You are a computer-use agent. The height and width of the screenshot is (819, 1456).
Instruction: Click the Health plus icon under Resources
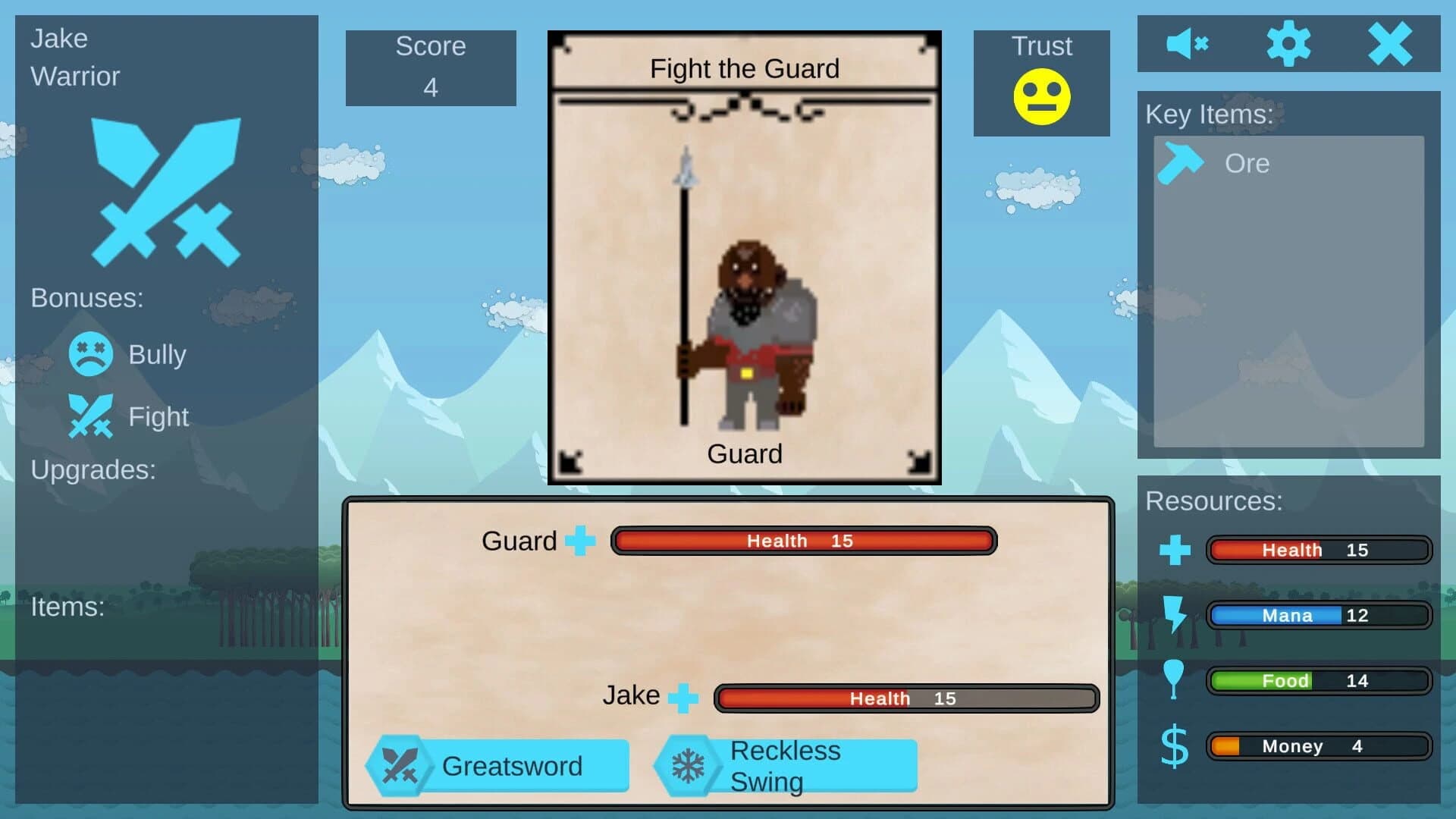pyautogui.click(x=1176, y=550)
